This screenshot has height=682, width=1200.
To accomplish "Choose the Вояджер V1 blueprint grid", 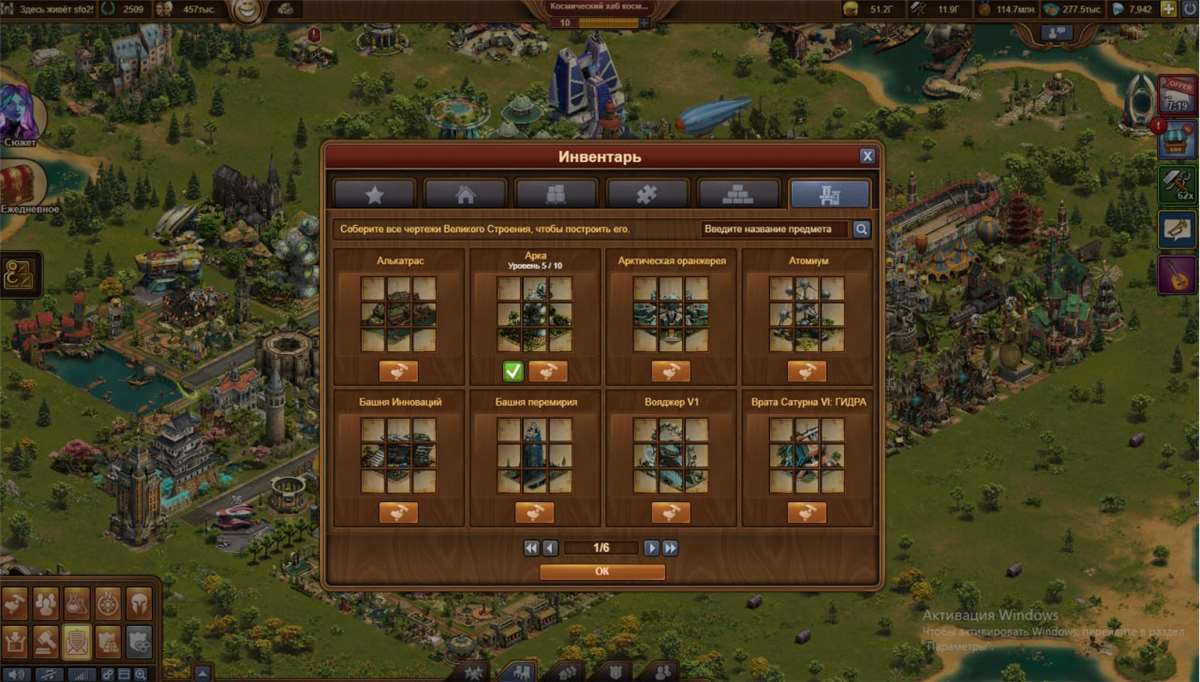I will point(670,455).
